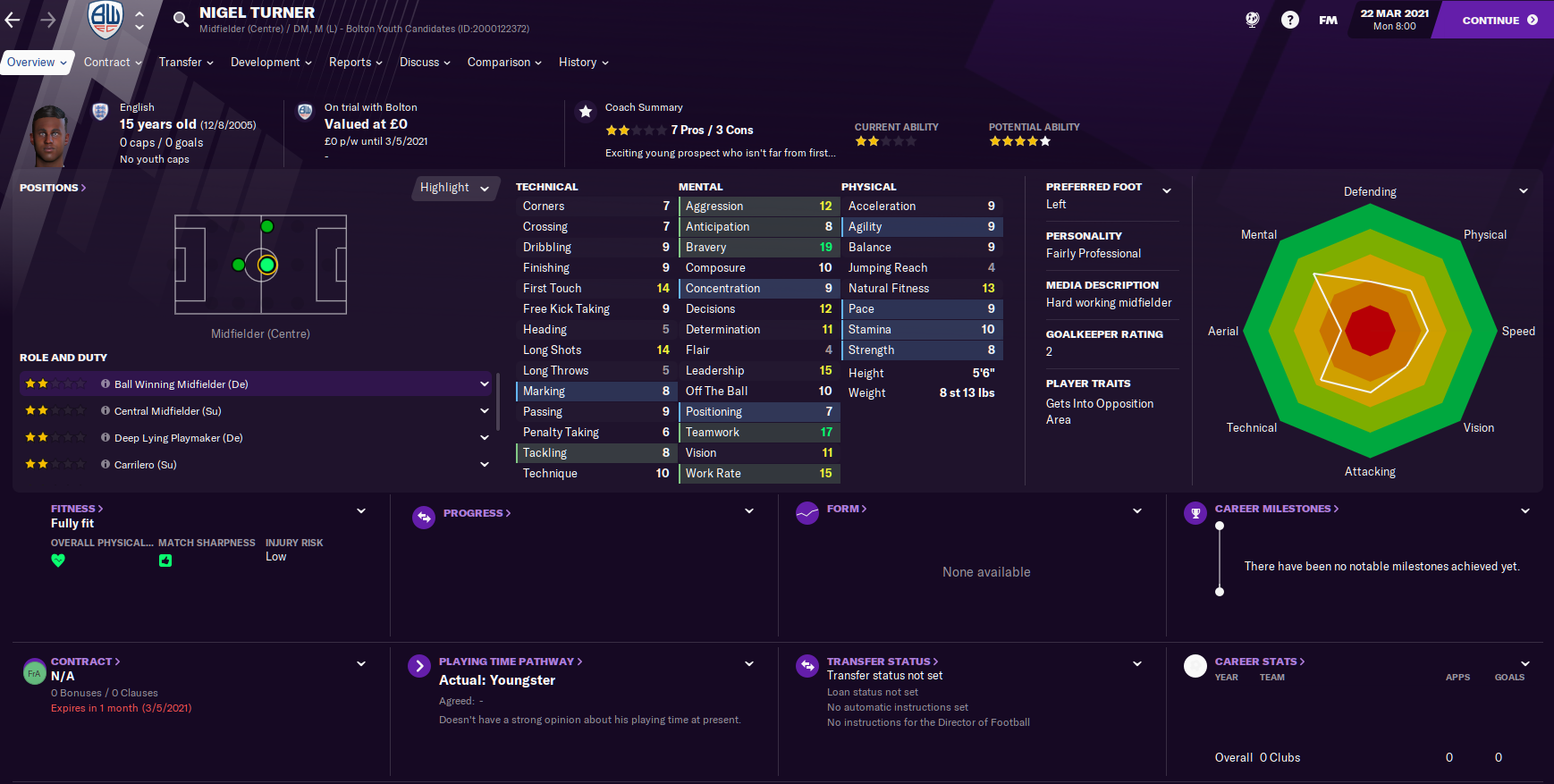Open the help question mark icon
Viewport: 1554px width, 784px height.
[x=1289, y=20]
